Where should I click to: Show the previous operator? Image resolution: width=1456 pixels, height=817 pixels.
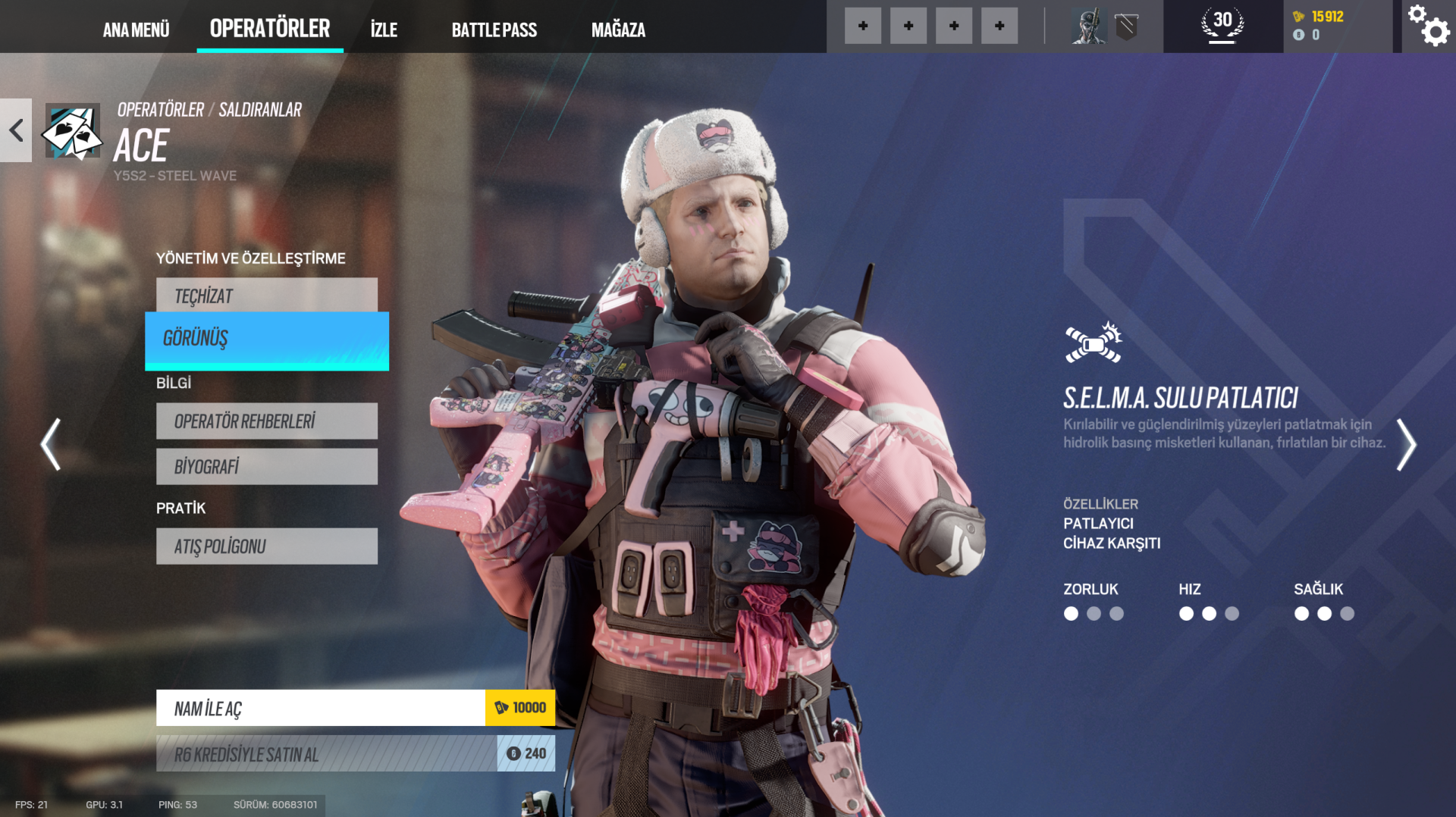click(x=51, y=445)
